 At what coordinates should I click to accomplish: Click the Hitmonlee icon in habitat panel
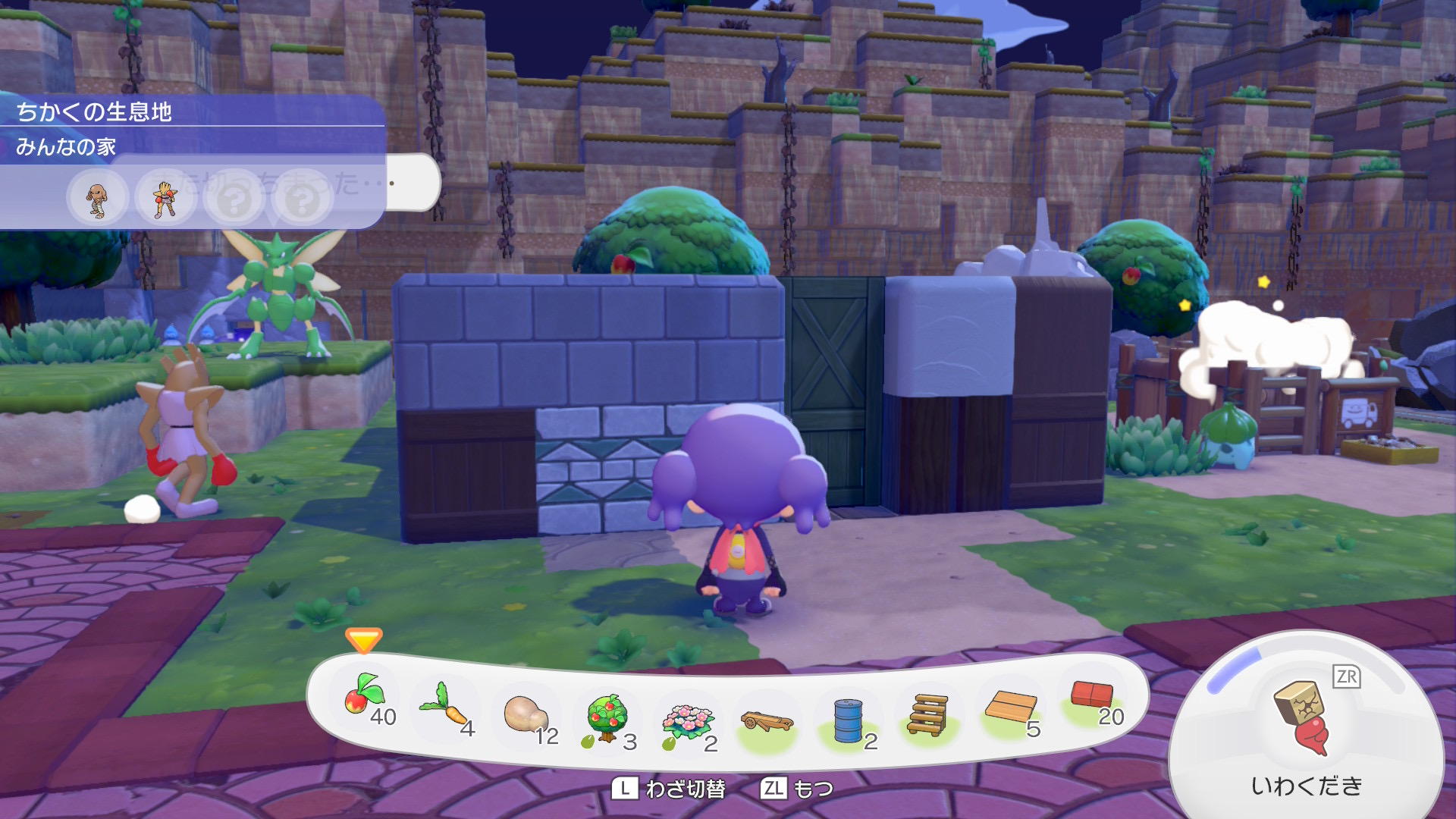(x=97, y=200)
